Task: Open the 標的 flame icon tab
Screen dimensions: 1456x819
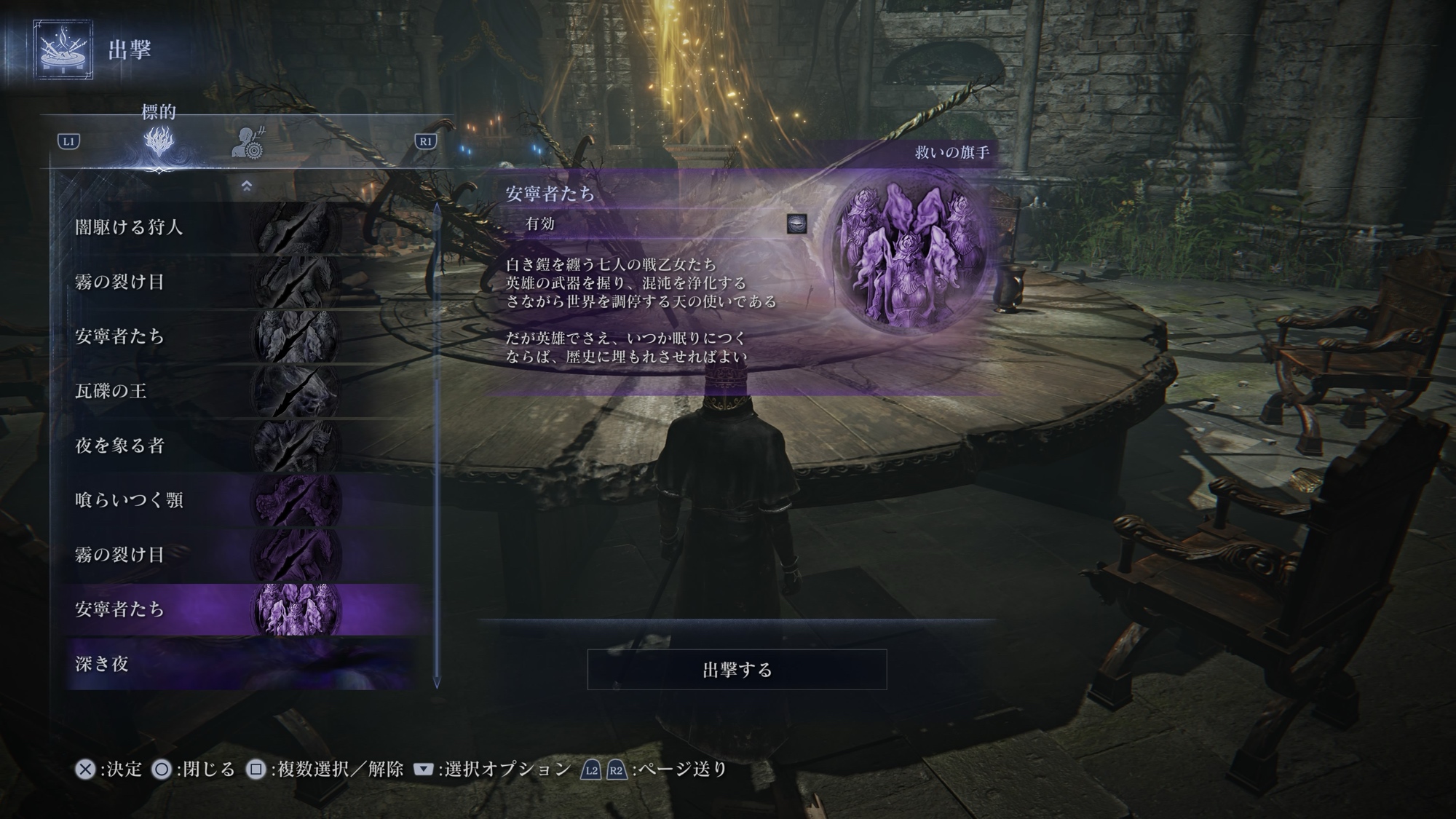Action: [159, 141]
